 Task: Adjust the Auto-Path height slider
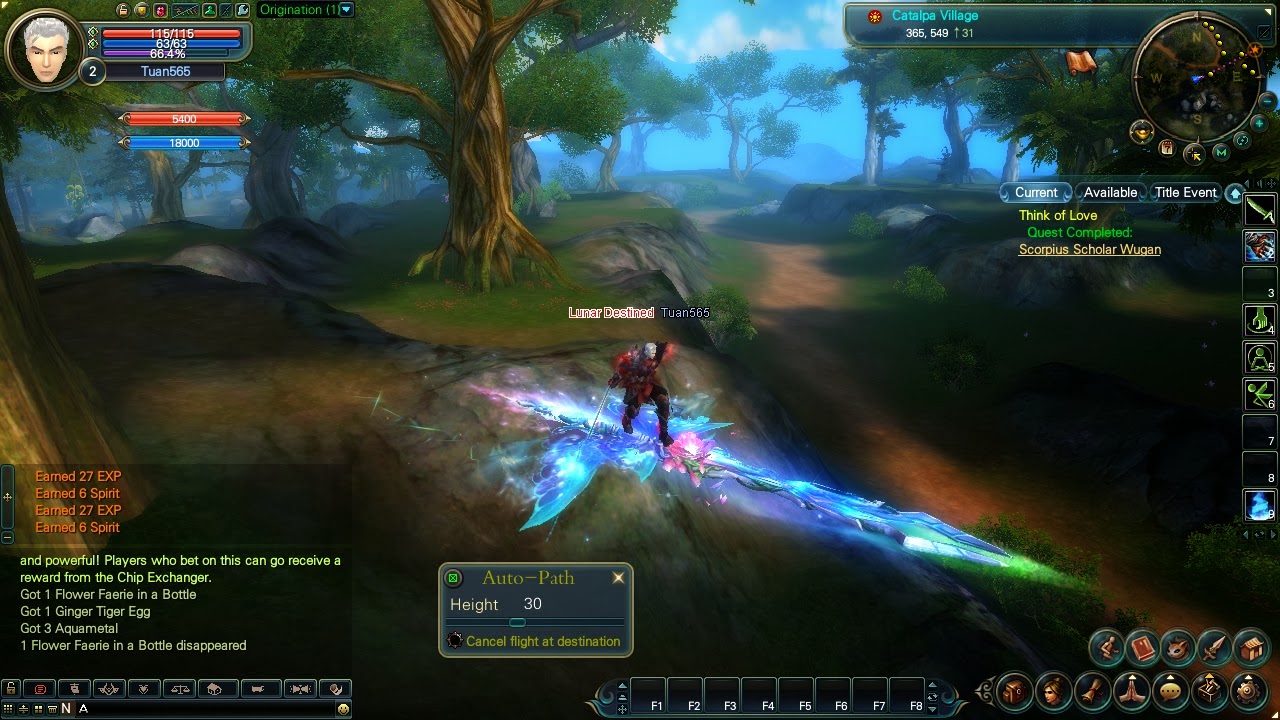(x=517, y=623)
